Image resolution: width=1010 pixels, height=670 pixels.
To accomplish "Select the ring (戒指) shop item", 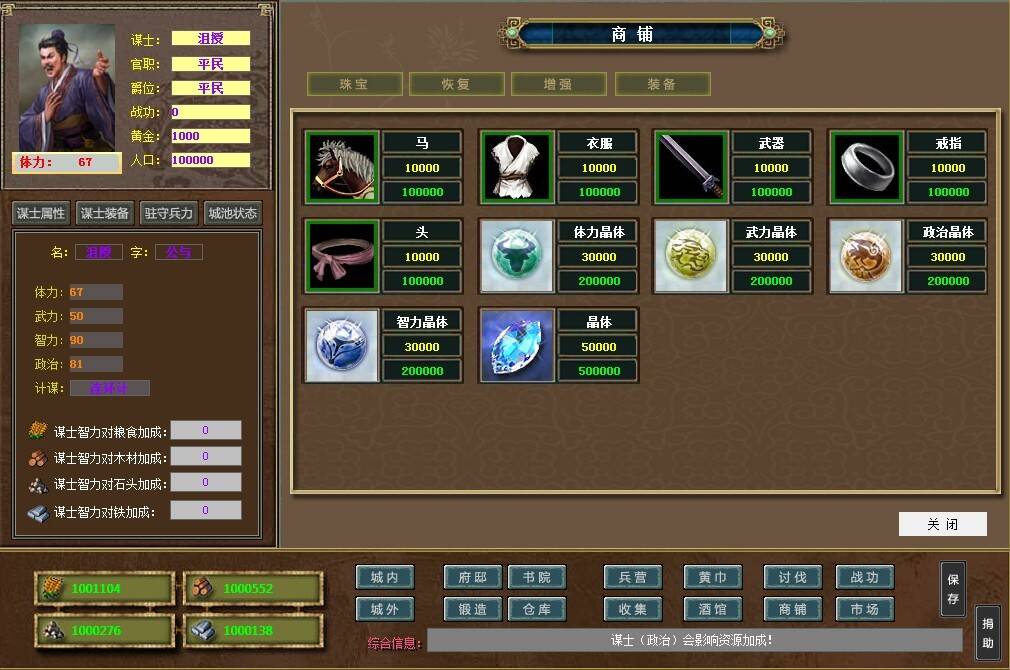I will click(866, 167).
